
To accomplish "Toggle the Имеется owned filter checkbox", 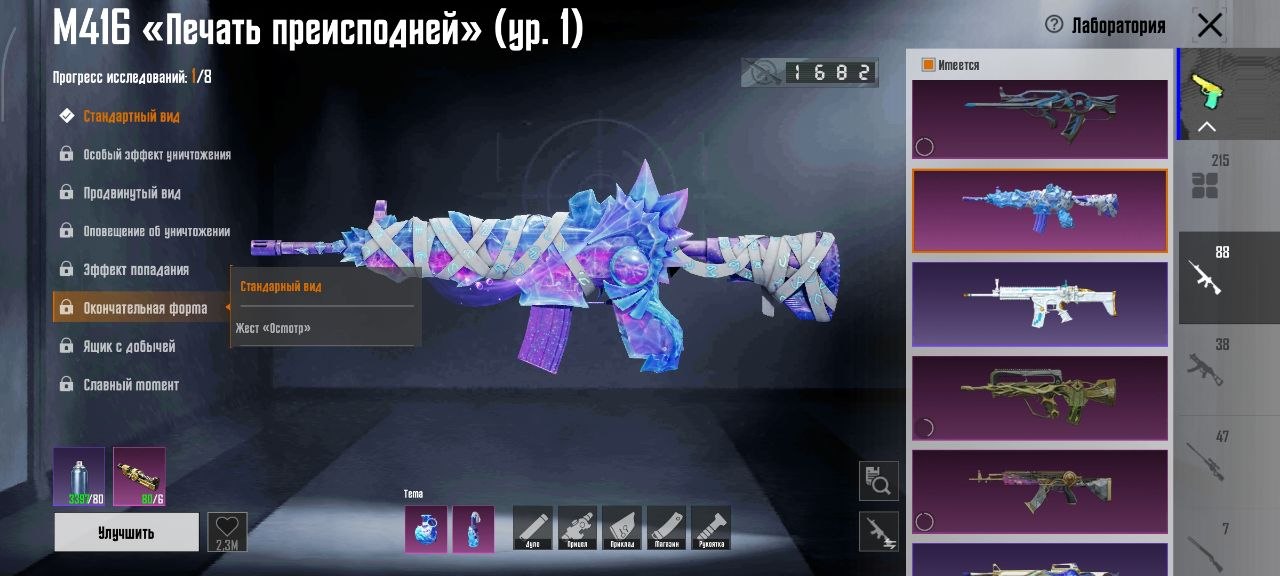I will coord(928,65).
